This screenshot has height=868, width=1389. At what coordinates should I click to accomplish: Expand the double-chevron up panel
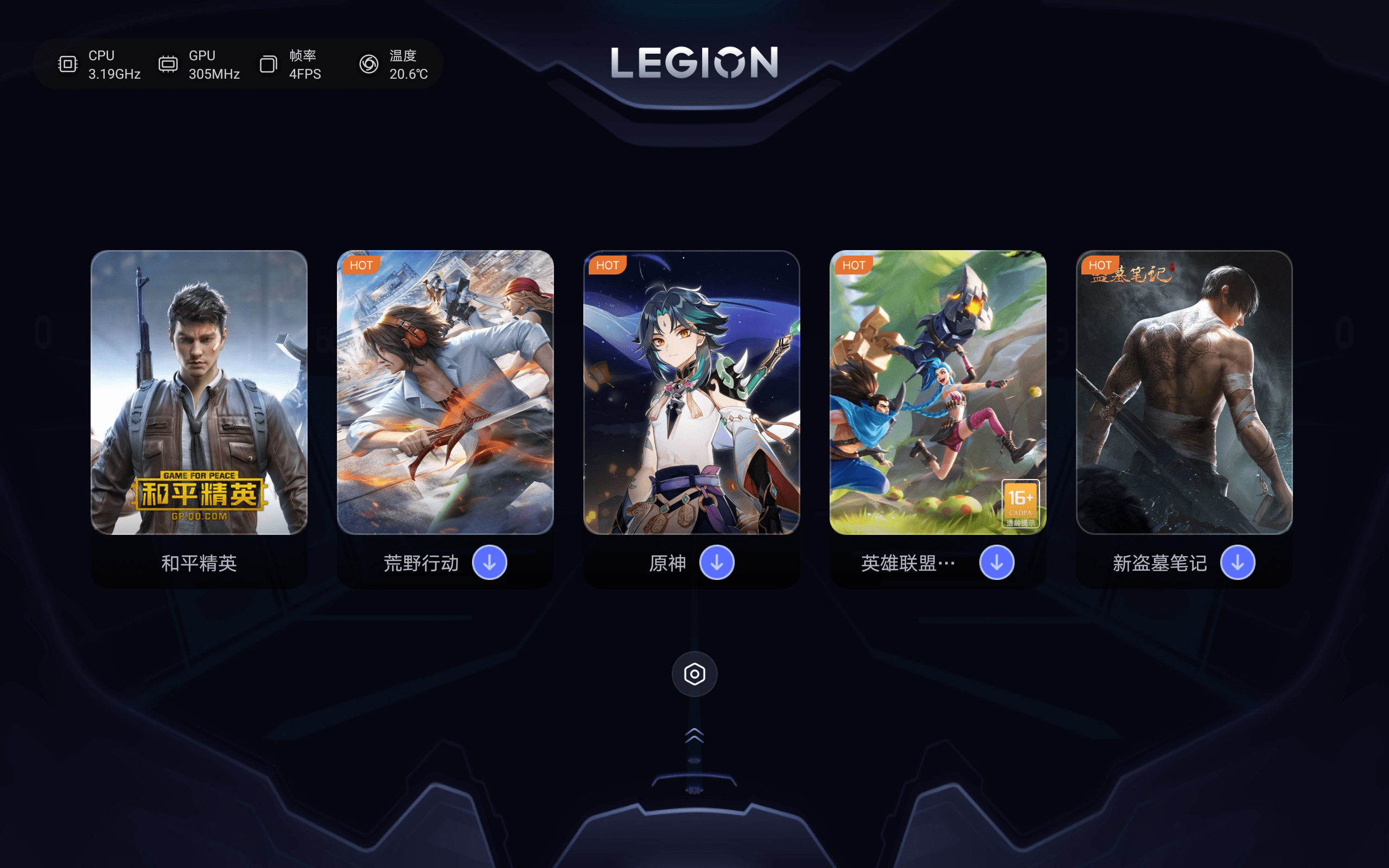coord(694,736)
